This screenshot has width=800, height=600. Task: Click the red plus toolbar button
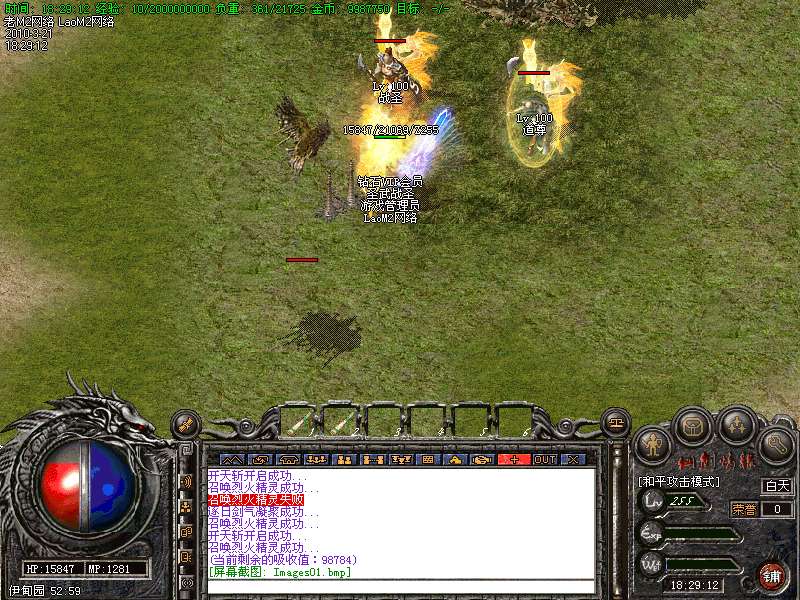pyautogui.click(x=515, y=460)
